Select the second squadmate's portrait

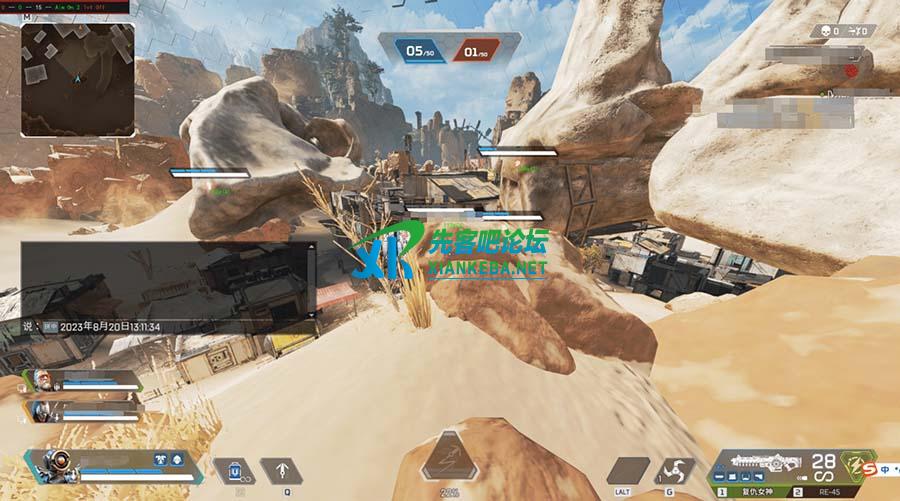40,409
